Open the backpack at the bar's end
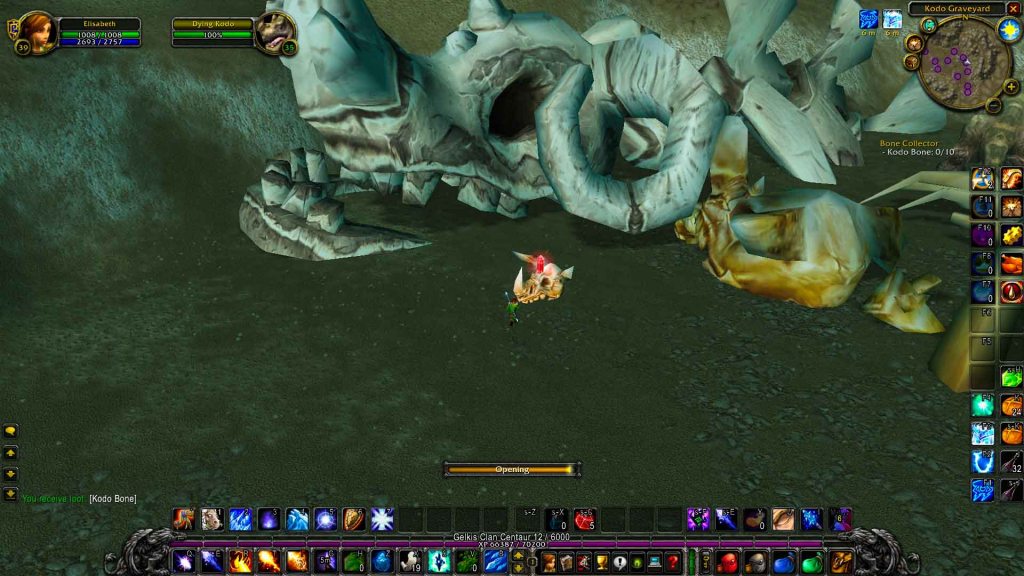The image size is (1024, 576). (841, 561)
